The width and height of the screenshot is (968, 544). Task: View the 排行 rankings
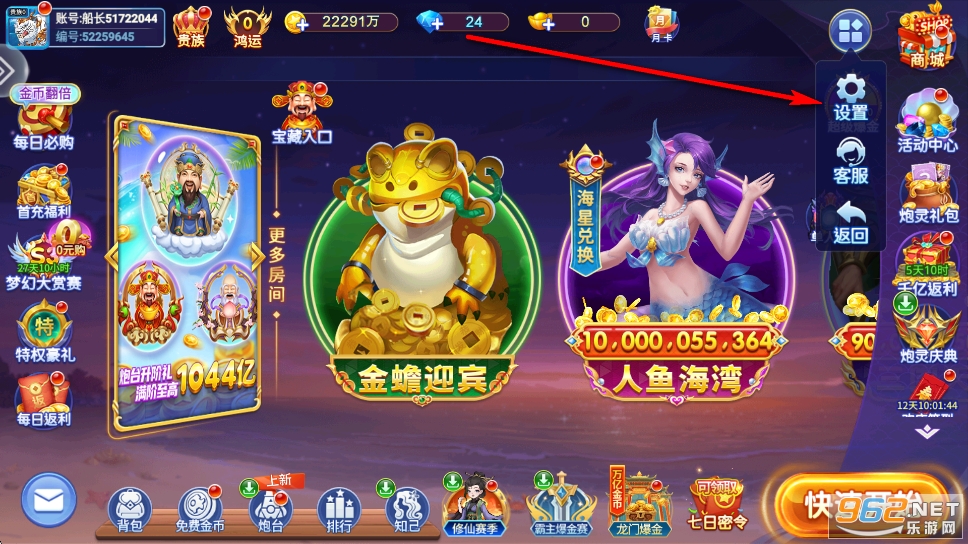click(337, 509)
